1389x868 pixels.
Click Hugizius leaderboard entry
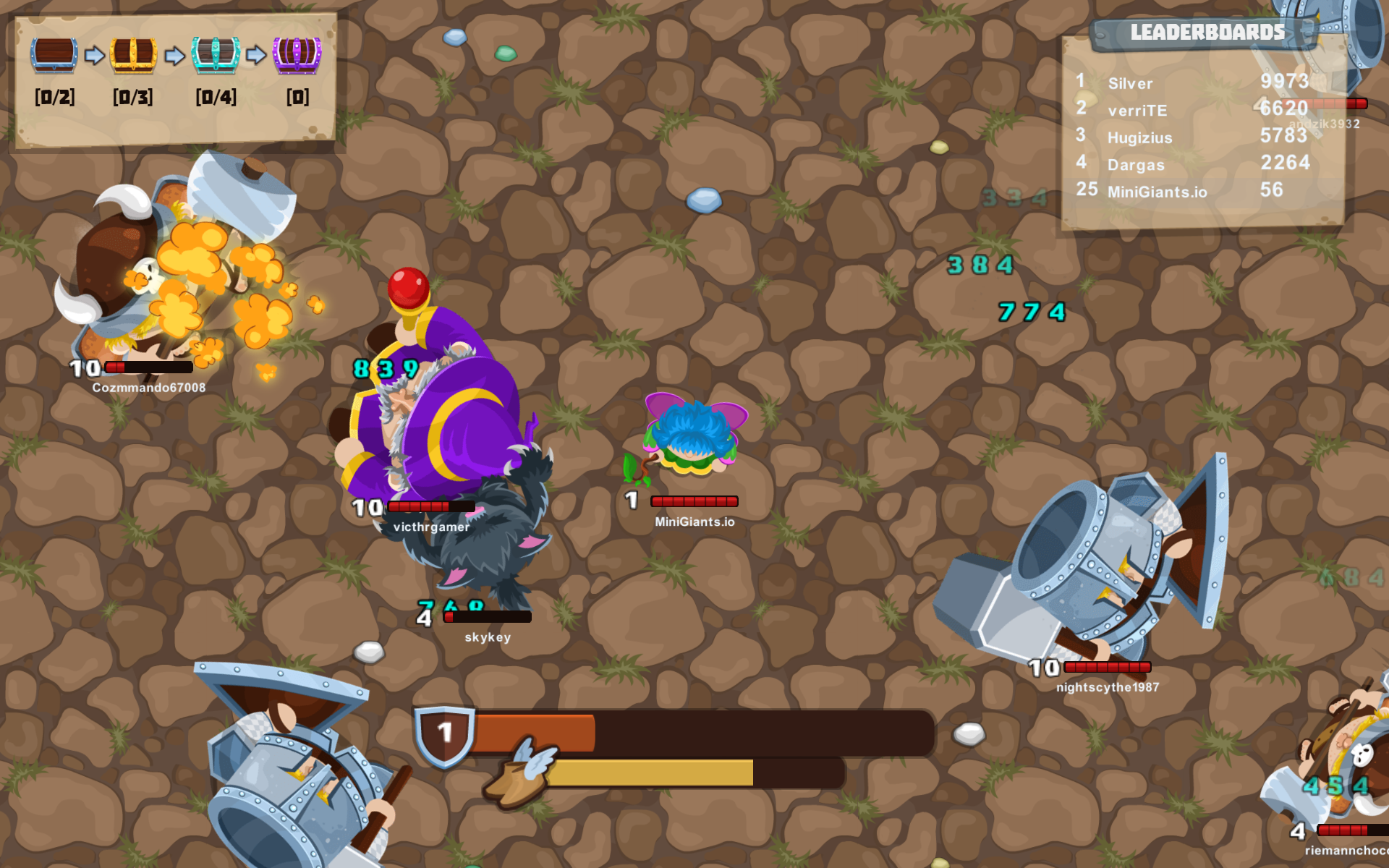(x=1139, y=137)
